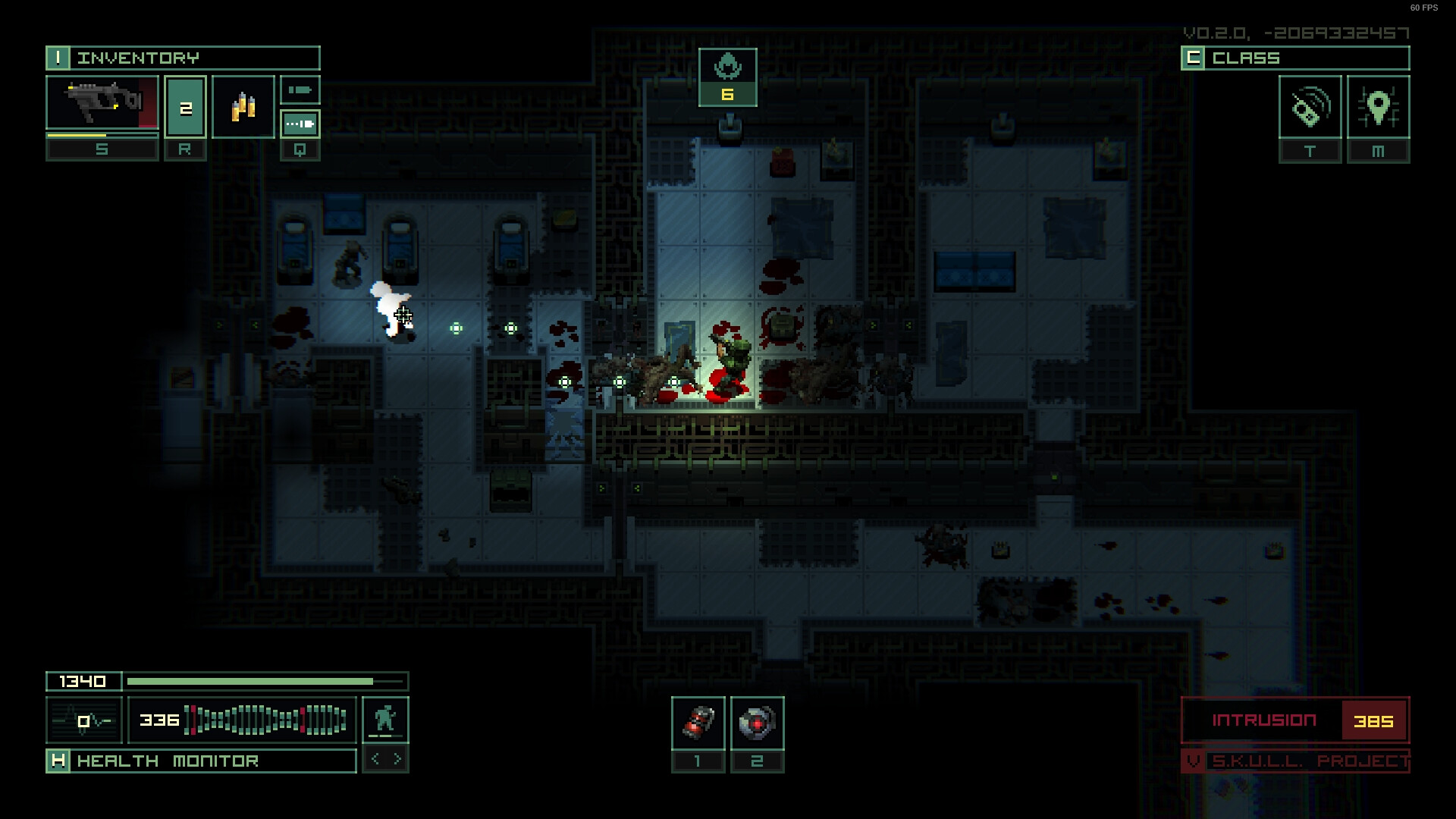Toggle the laser attachment icon in the Q slot

(300, 124)
